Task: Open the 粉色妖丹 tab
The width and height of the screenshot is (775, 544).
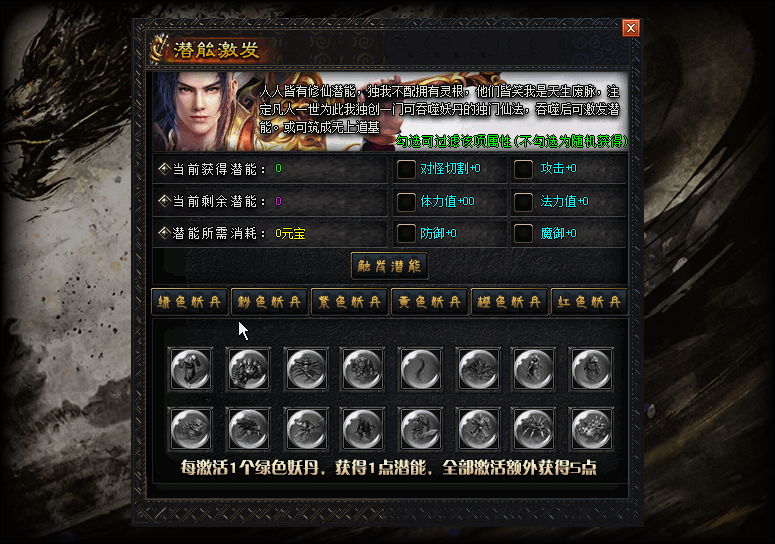Action: (x=269, y=302)
